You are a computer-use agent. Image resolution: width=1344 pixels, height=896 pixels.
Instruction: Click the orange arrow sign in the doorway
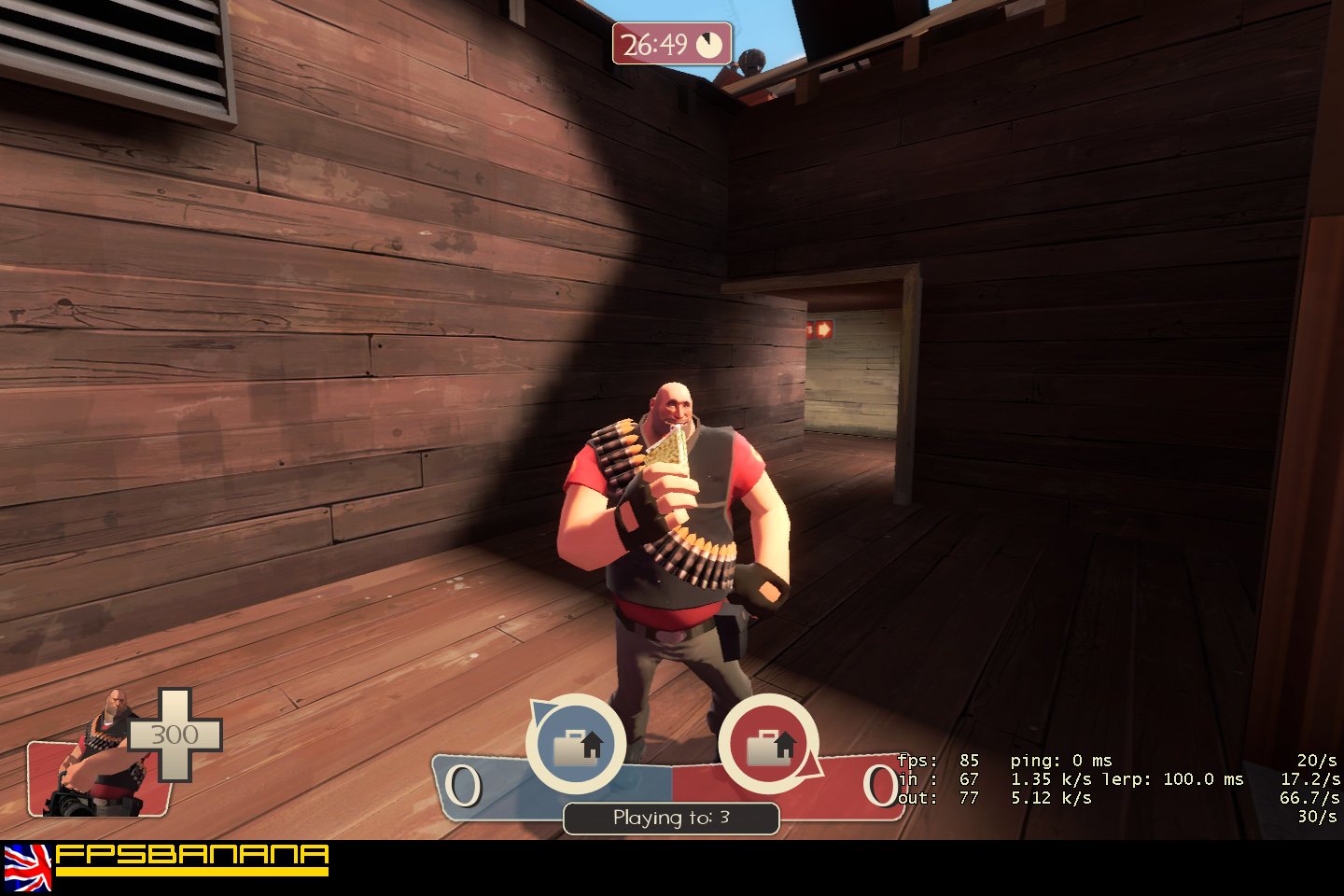tap(825, 329)
